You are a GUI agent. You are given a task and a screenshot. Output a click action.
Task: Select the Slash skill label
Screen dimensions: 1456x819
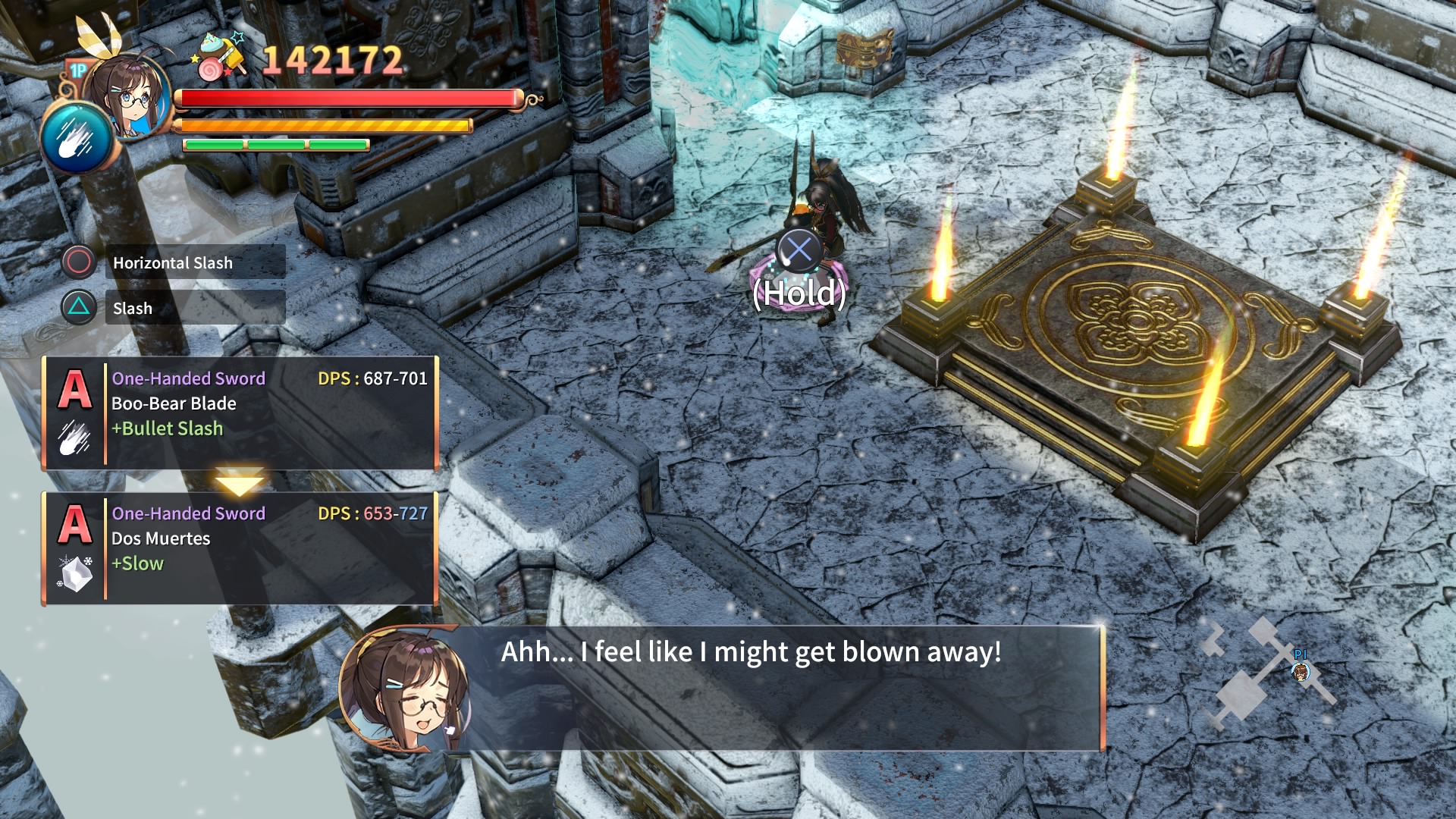click(133, 308)
